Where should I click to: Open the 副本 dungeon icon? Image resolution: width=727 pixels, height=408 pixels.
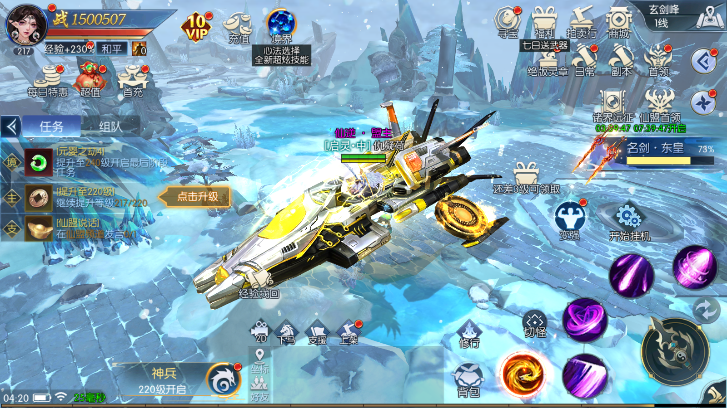click(x=621, y=58)
